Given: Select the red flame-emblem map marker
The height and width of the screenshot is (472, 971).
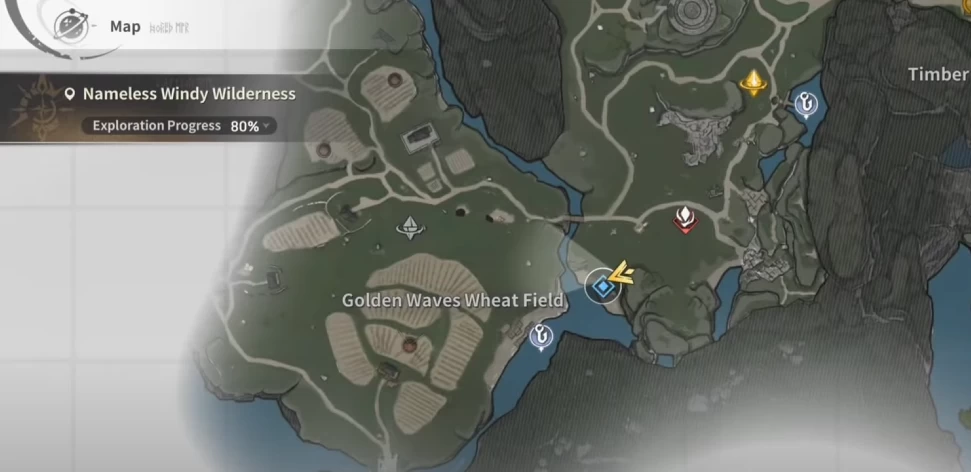Looking at the screenshot, I should 684,218.
